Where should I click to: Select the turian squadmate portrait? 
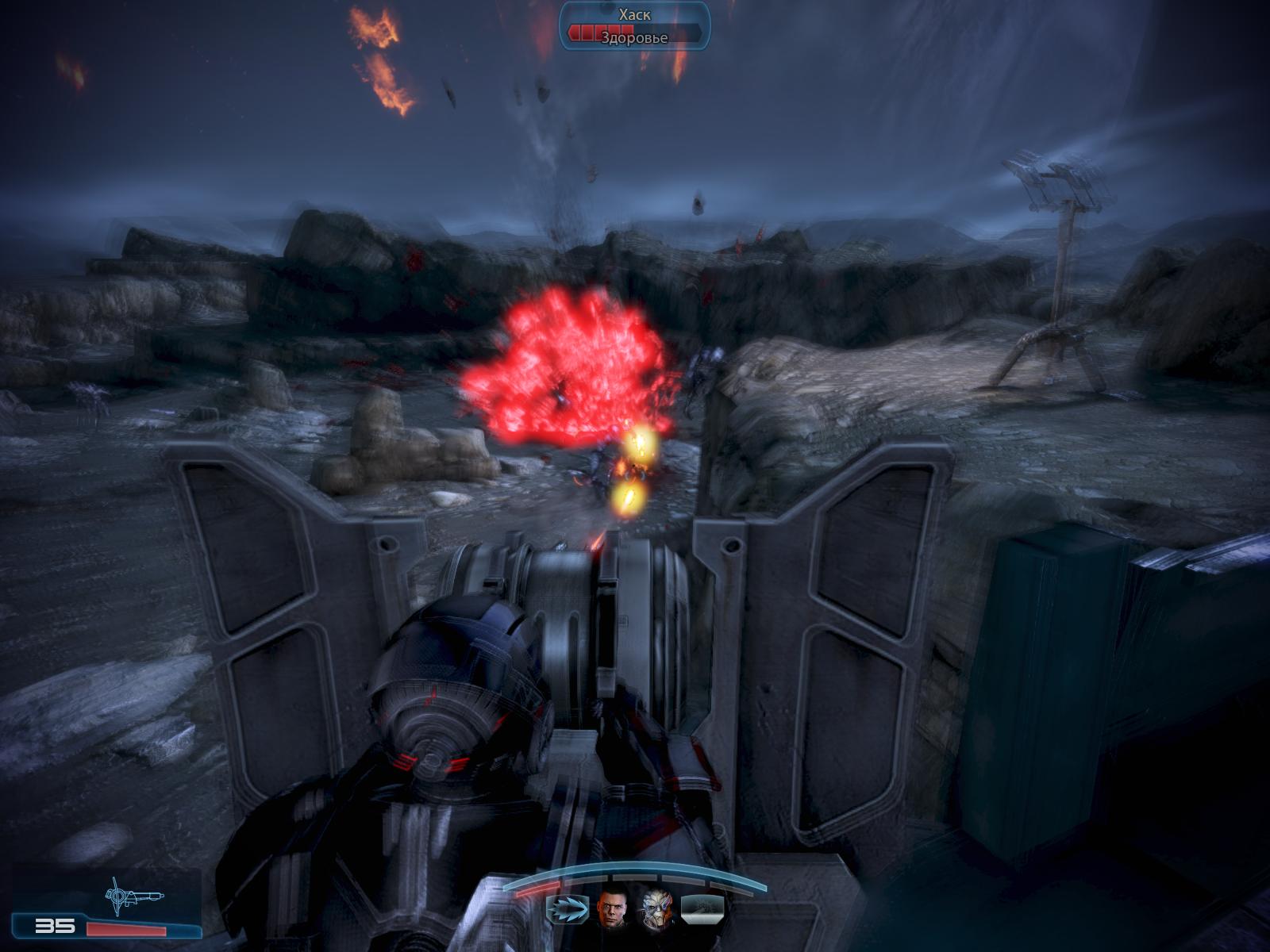pos(656,908)
